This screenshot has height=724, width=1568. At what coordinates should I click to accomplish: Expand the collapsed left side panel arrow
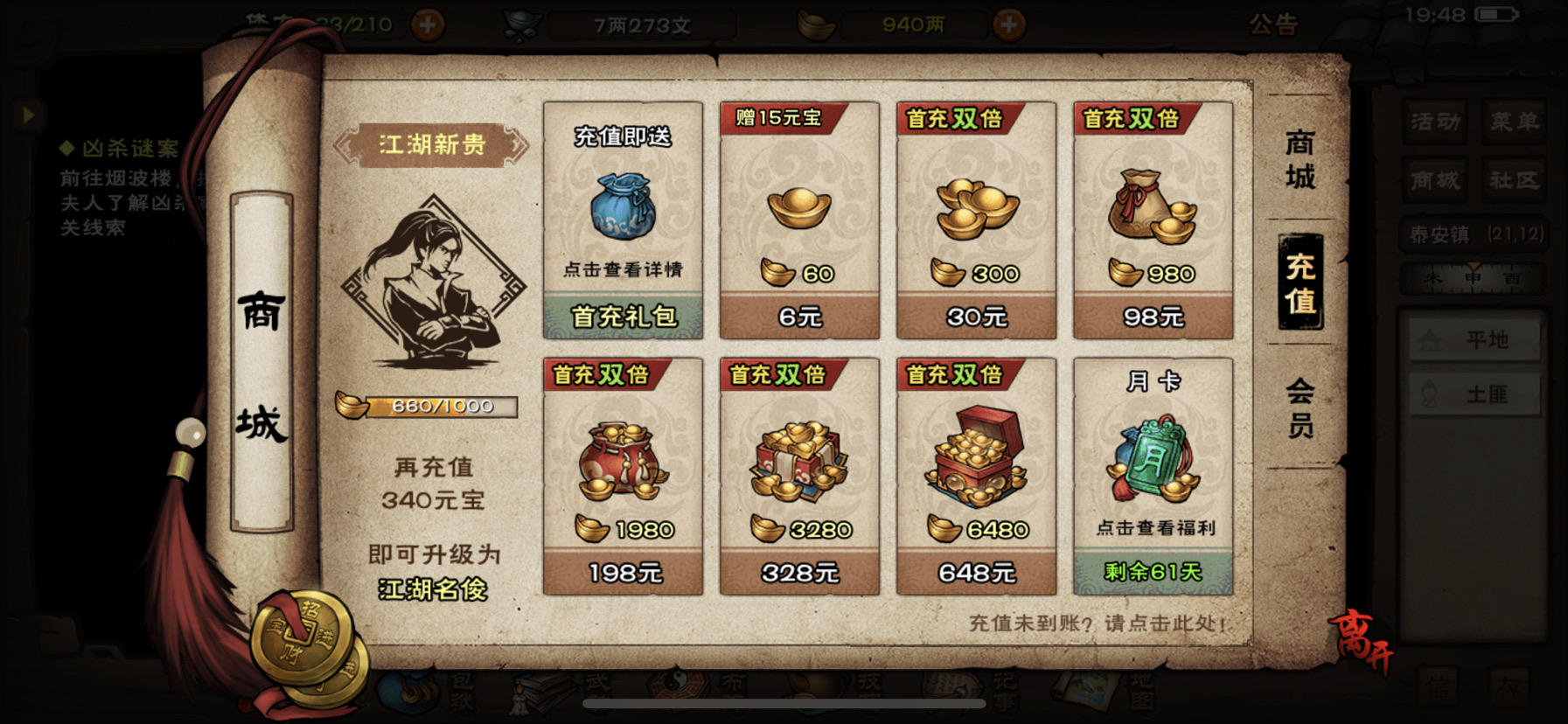(x=29, y=113)
